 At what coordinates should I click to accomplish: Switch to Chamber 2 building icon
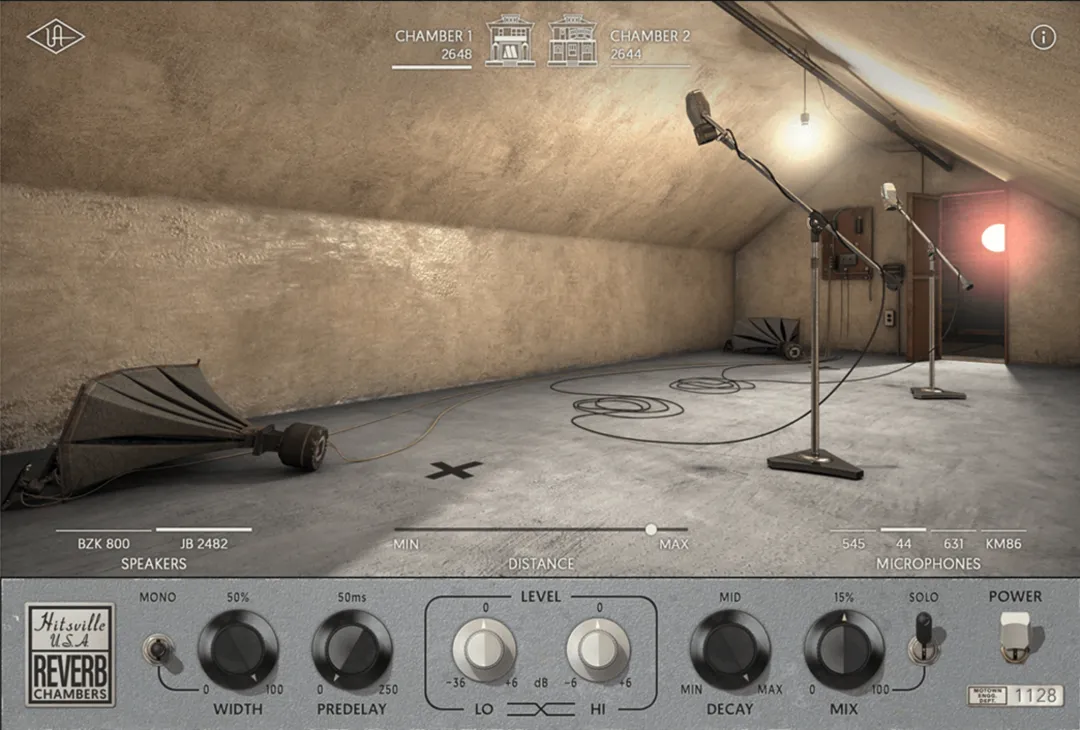[x=572, y=41]
